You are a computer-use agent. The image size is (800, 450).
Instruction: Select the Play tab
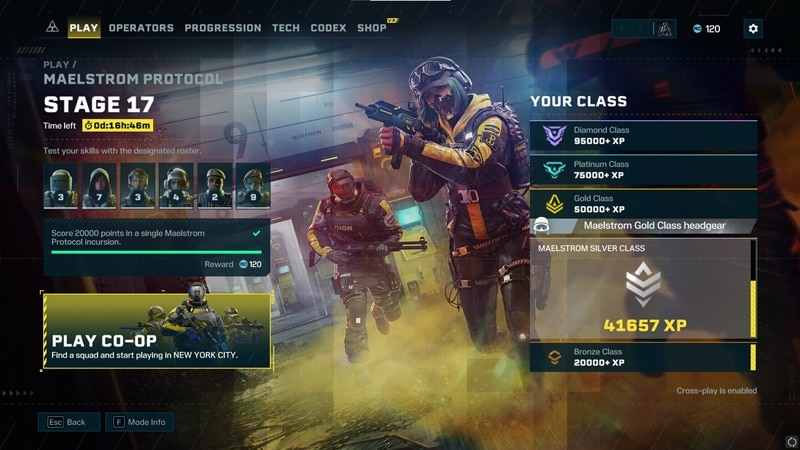coord(84,28)
